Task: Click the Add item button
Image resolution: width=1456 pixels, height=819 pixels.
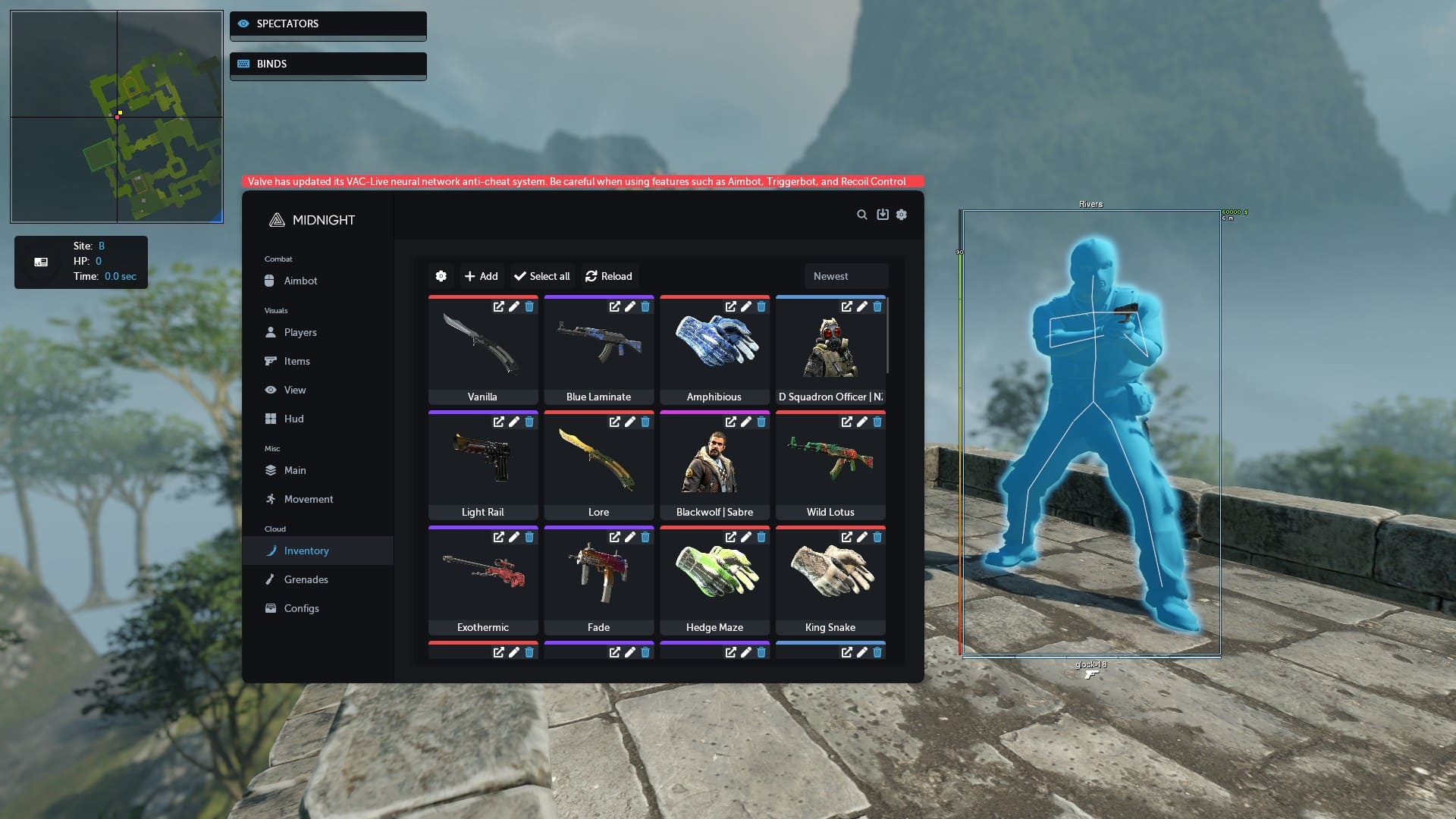Action: pos(482,276)
